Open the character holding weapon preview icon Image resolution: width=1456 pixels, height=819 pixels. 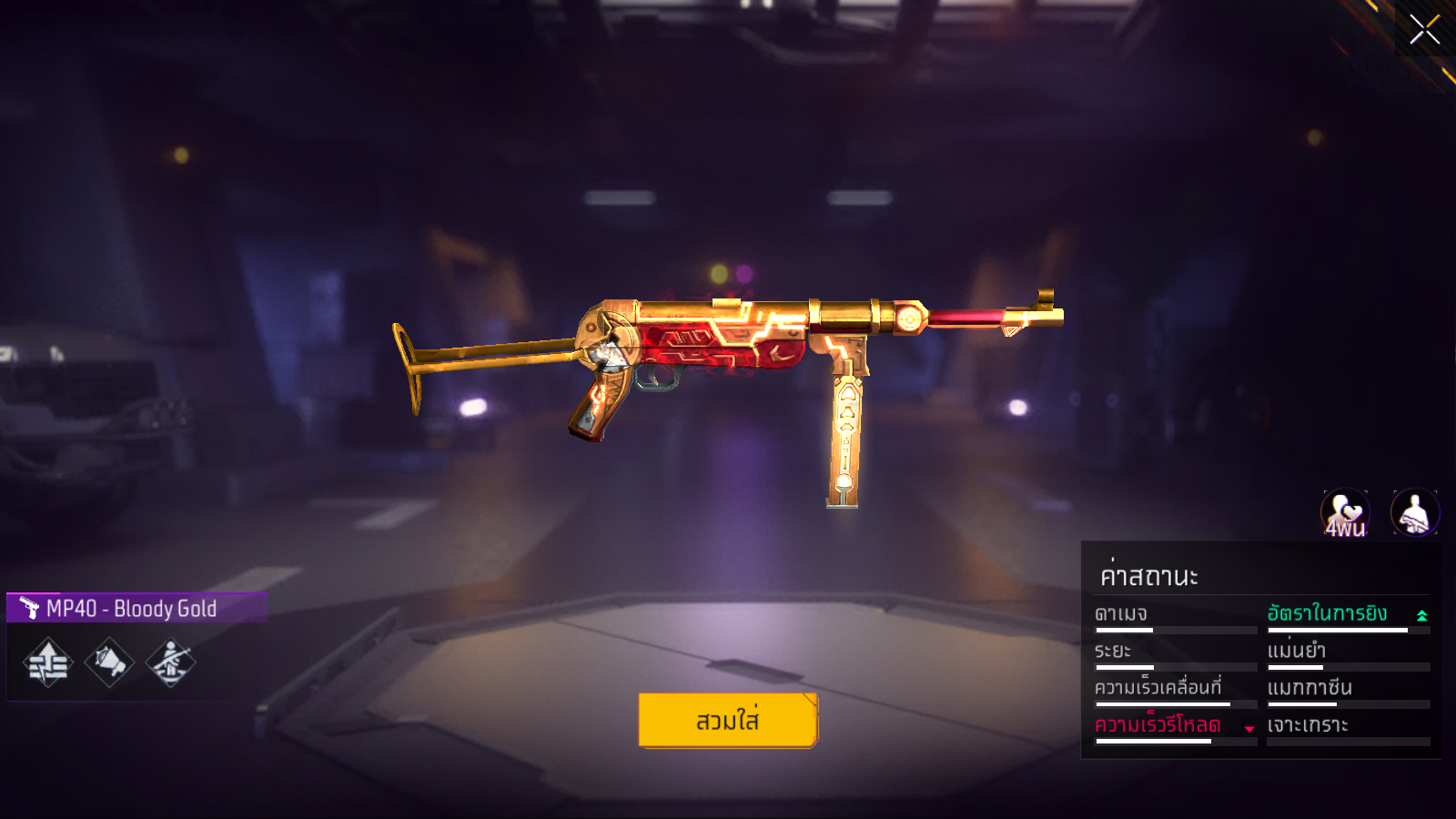1415,513
